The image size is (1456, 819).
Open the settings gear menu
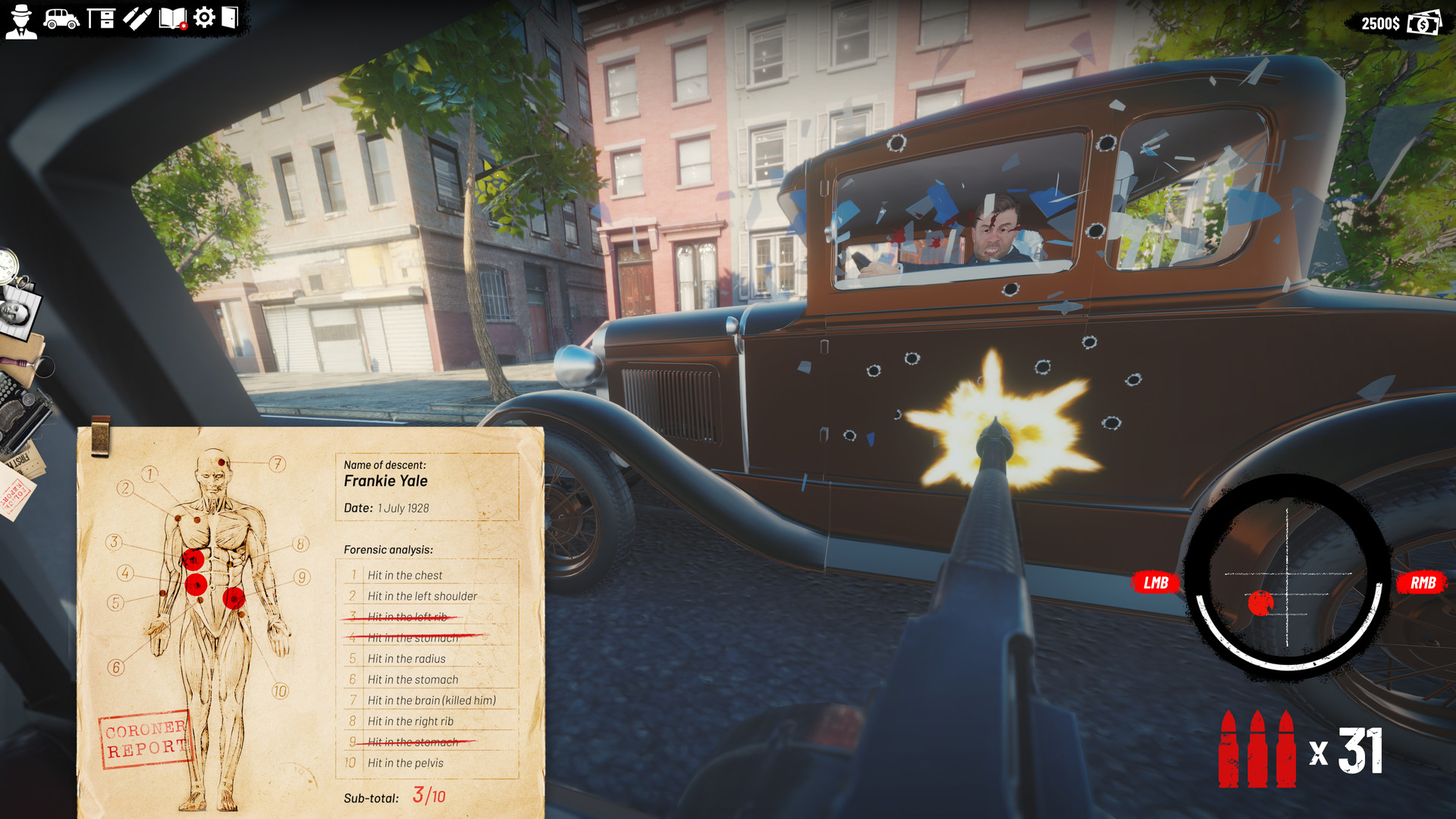point(204,17)
